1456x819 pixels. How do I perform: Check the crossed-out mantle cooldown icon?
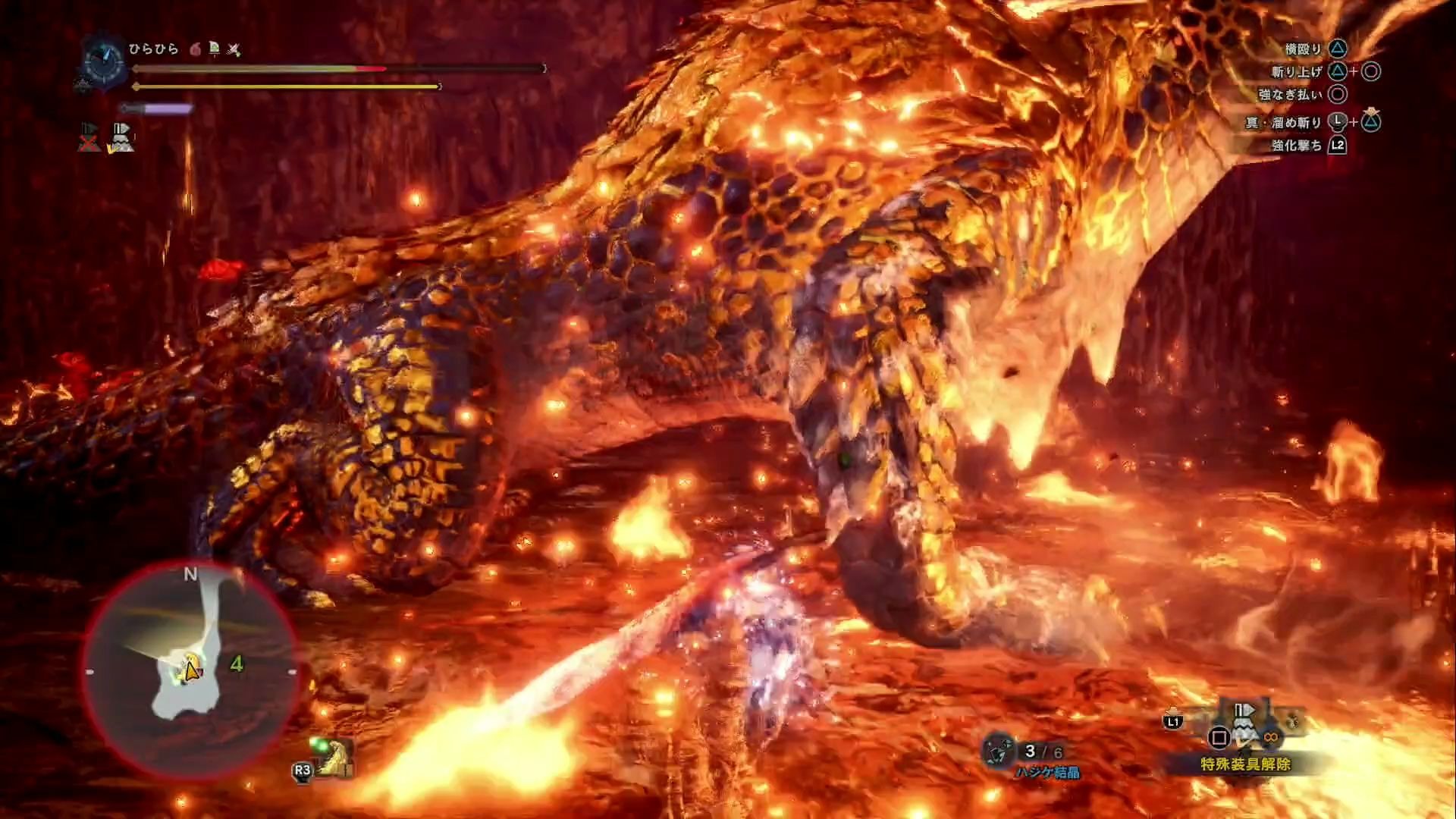pyautogui.click(x=89, y=138)
